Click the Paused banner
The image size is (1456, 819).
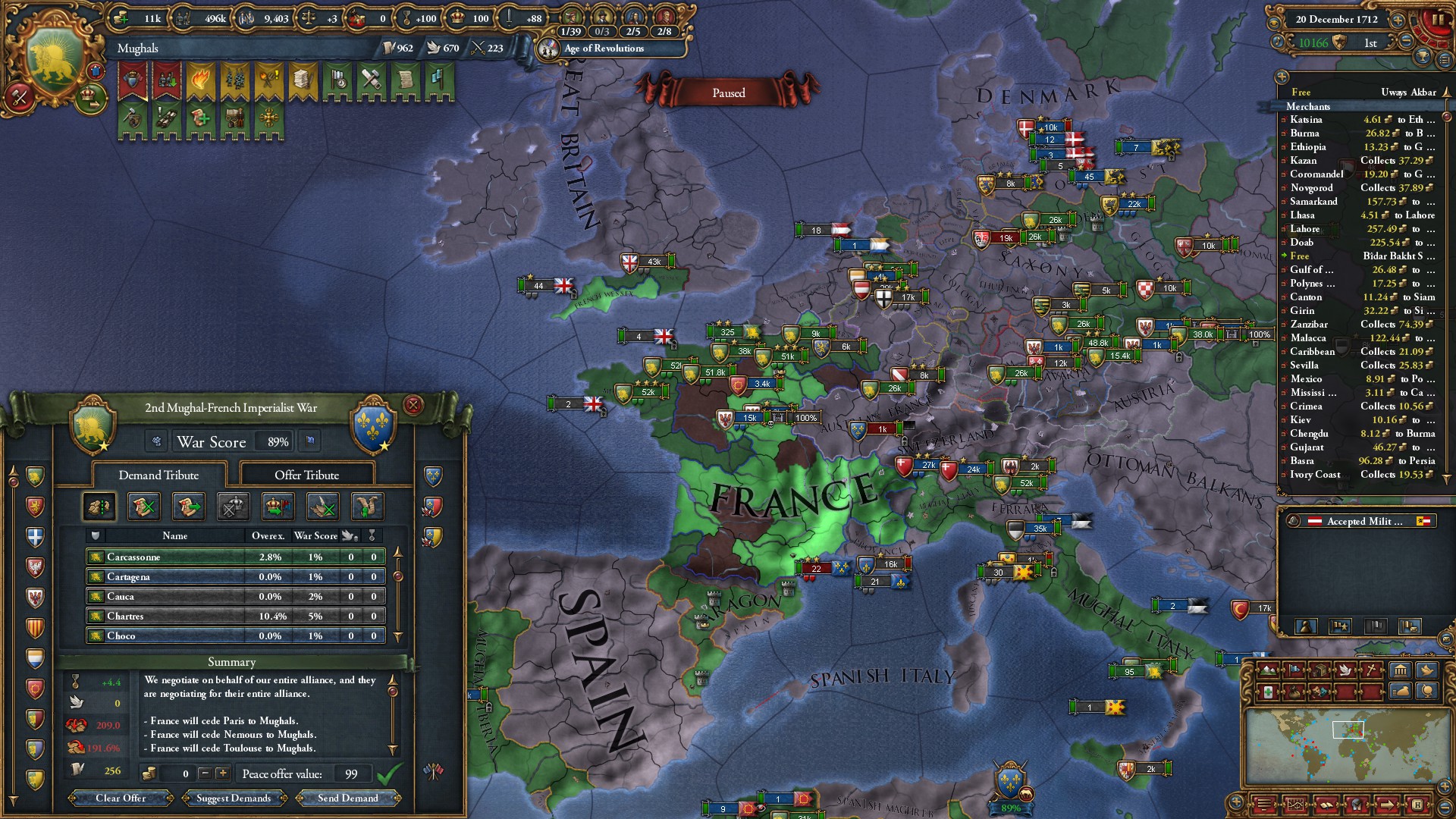728,93
